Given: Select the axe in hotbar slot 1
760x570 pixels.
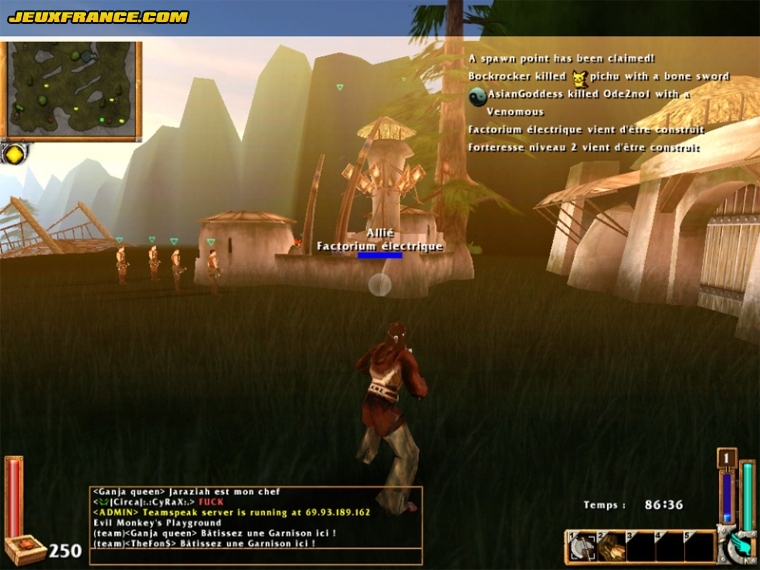Looking at the screenshot, I should coord(582,546).
